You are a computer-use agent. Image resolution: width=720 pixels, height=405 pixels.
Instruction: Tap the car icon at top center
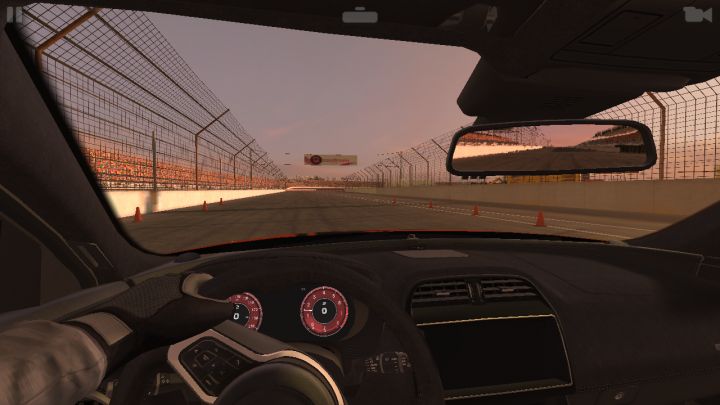click(x=360, y=15)
